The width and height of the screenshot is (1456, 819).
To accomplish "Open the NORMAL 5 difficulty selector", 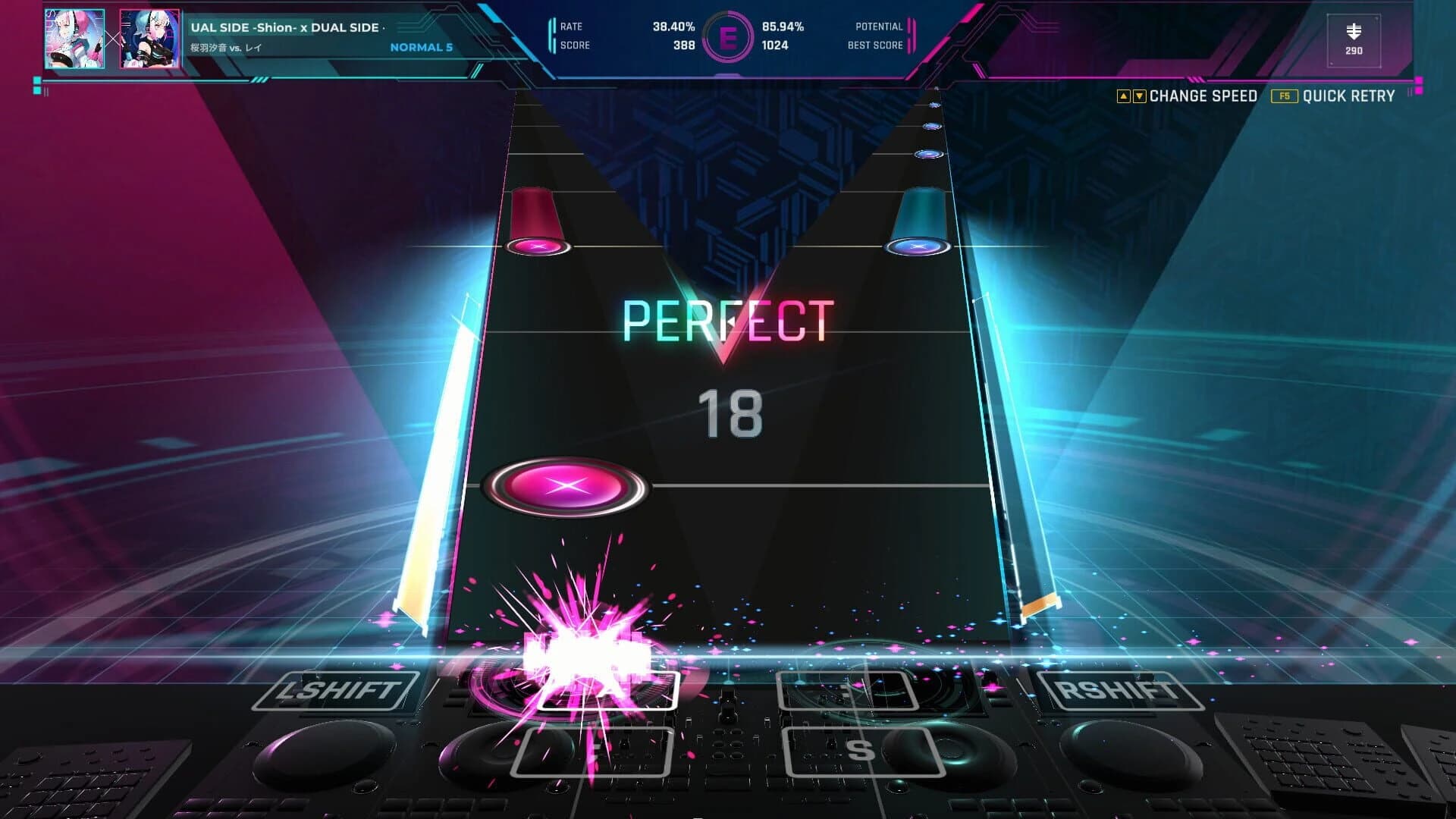I will (421, 48).
